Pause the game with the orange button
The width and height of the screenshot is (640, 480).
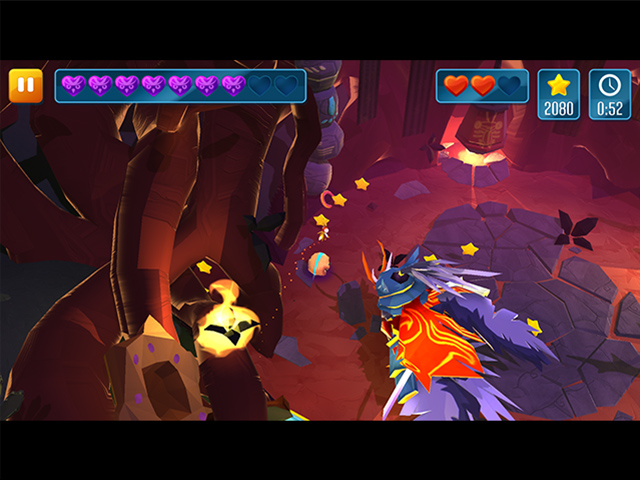(26, 86)
